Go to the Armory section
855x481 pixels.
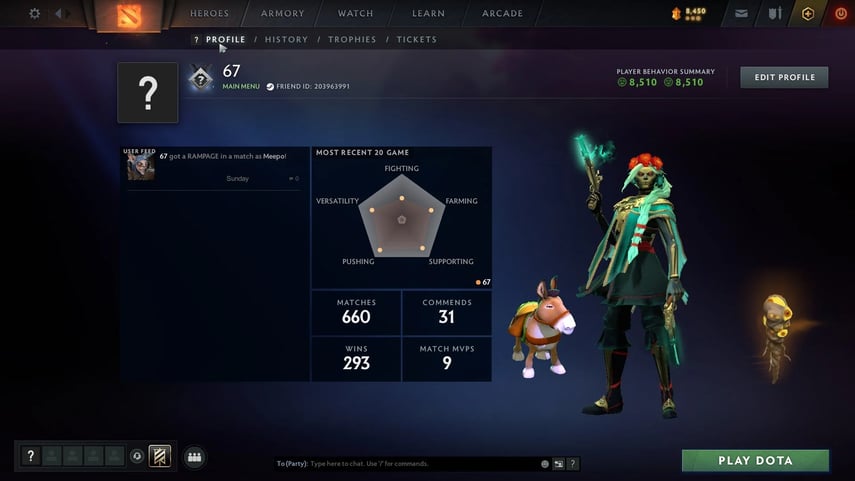pos(282,14)
